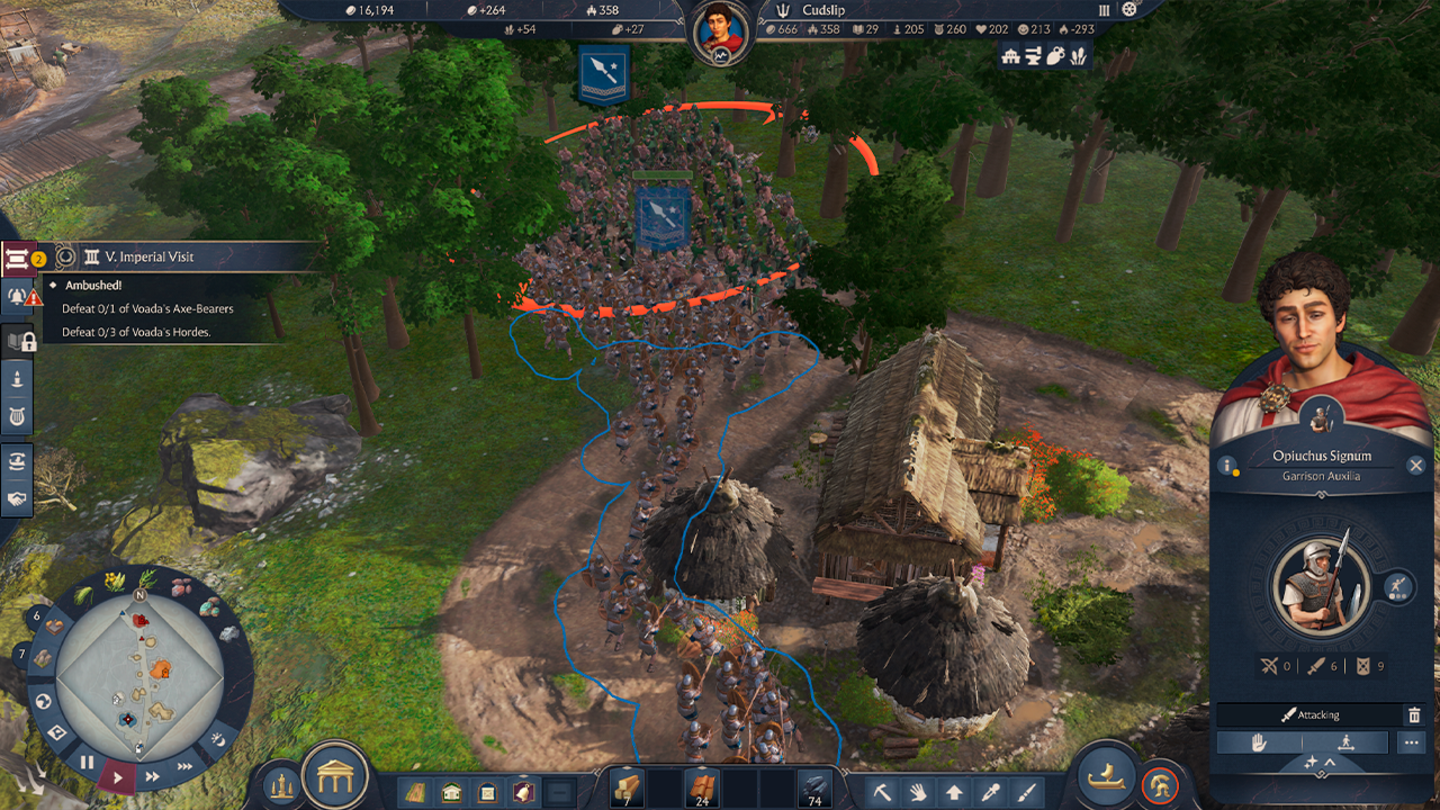Set game speed to triple fast-forward
The width and height of the screenshot is (1440, 810).
[x=186, y=767]
